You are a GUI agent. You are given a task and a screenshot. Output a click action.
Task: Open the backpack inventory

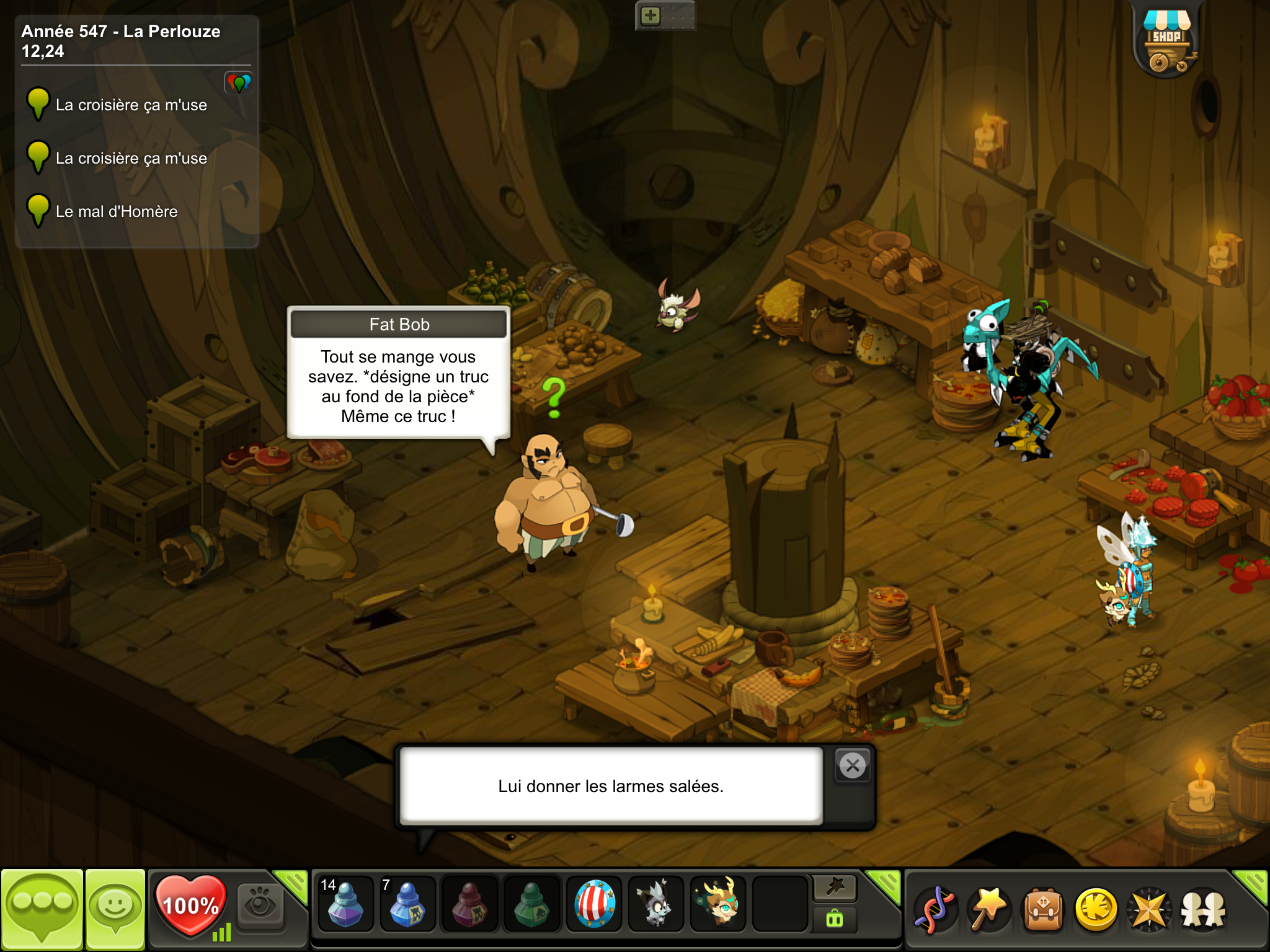(1044, 910)
